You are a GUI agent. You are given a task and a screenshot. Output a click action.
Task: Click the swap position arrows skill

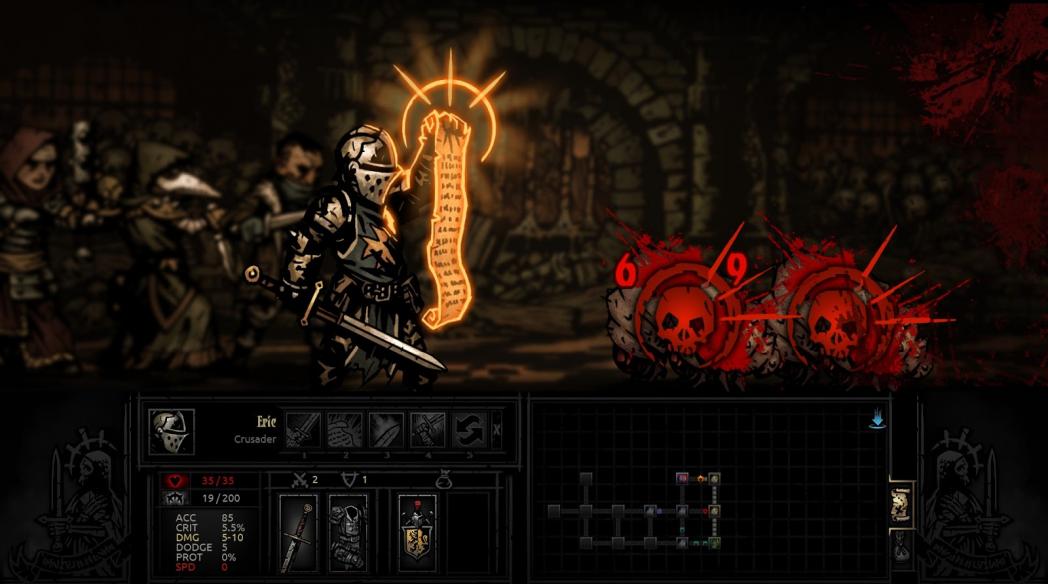click(468, 430)
